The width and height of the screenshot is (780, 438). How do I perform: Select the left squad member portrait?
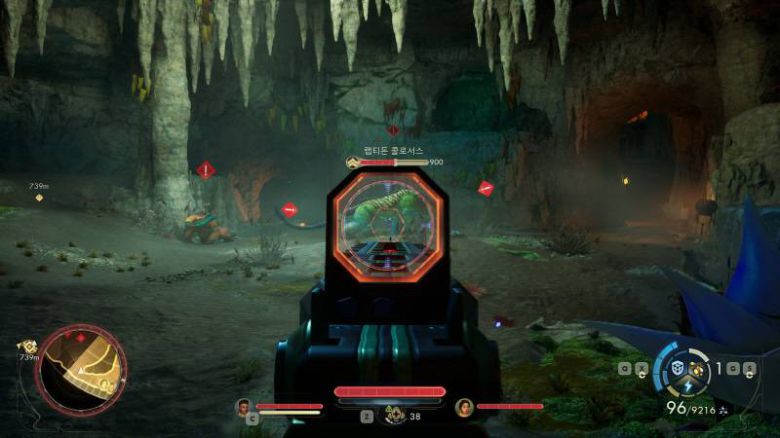242,407
